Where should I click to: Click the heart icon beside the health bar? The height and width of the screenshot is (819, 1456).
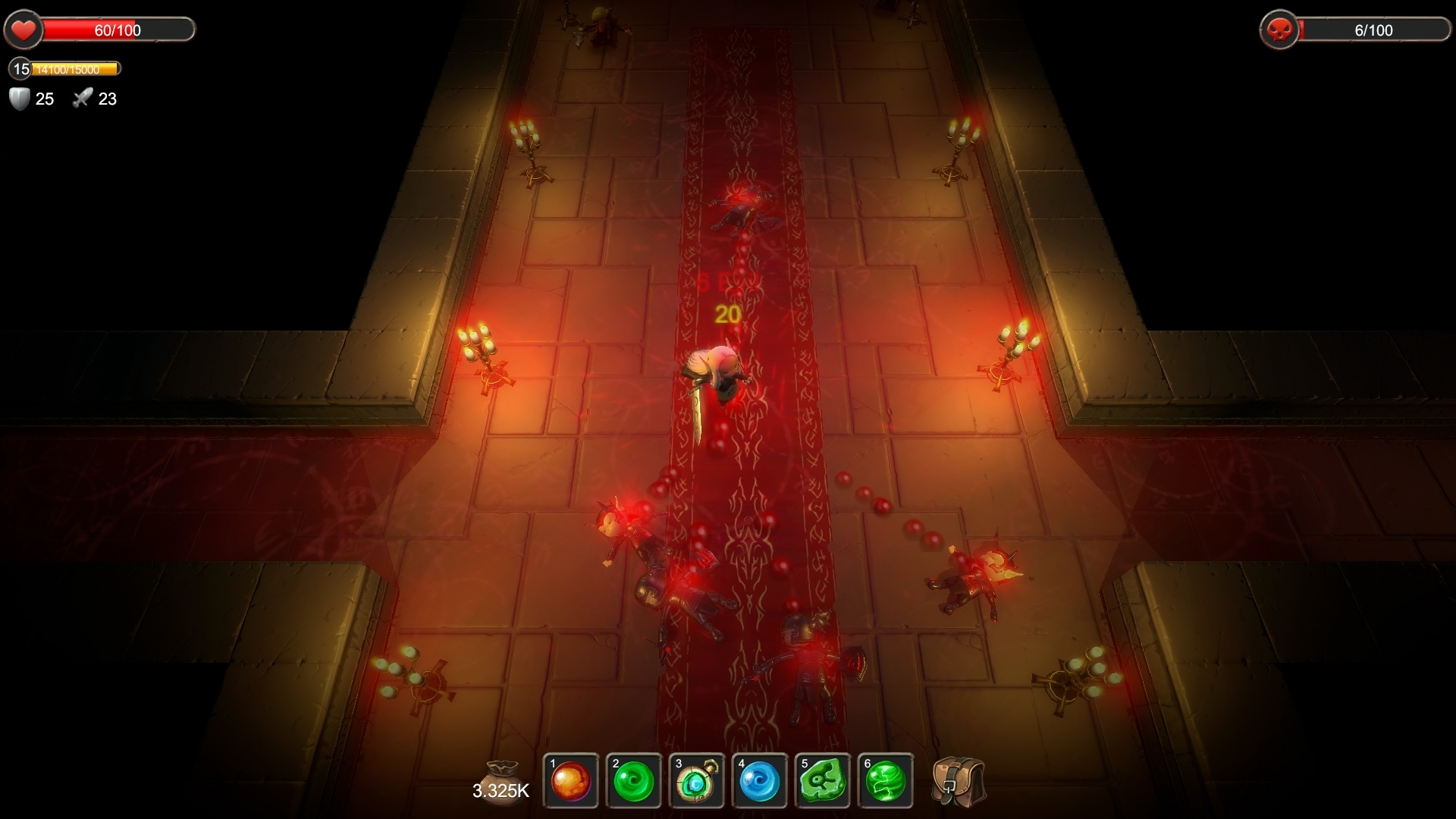point(24,30)
